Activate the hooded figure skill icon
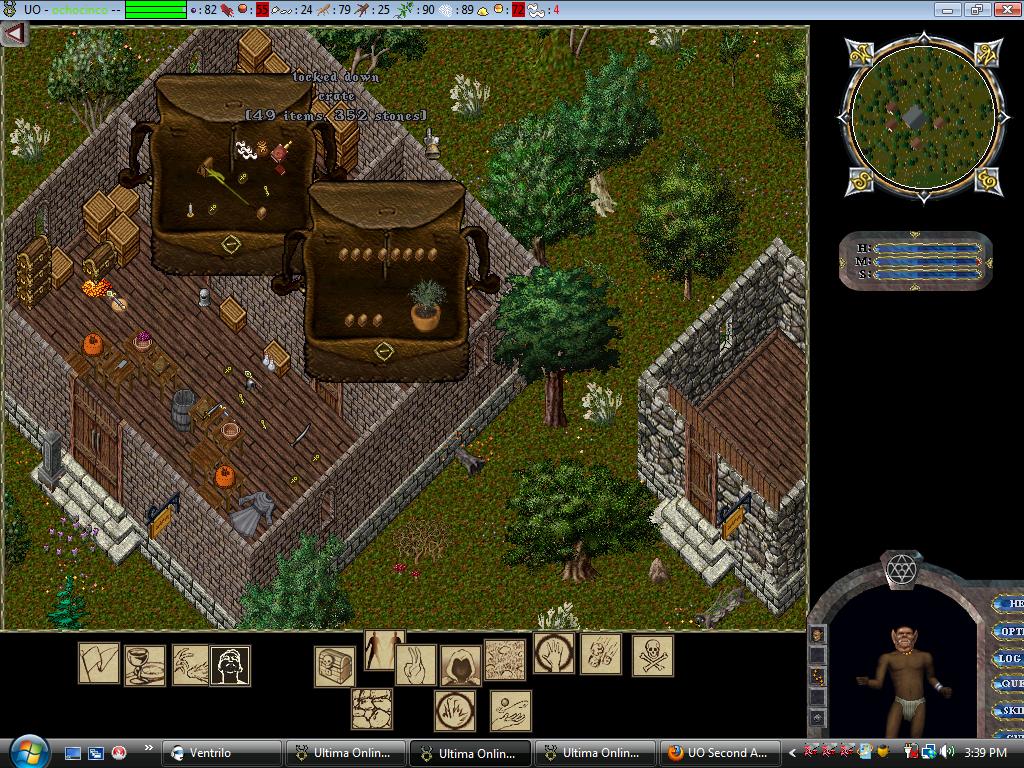The height and width of the screenshot is (768, 1024). coord(460,664)
